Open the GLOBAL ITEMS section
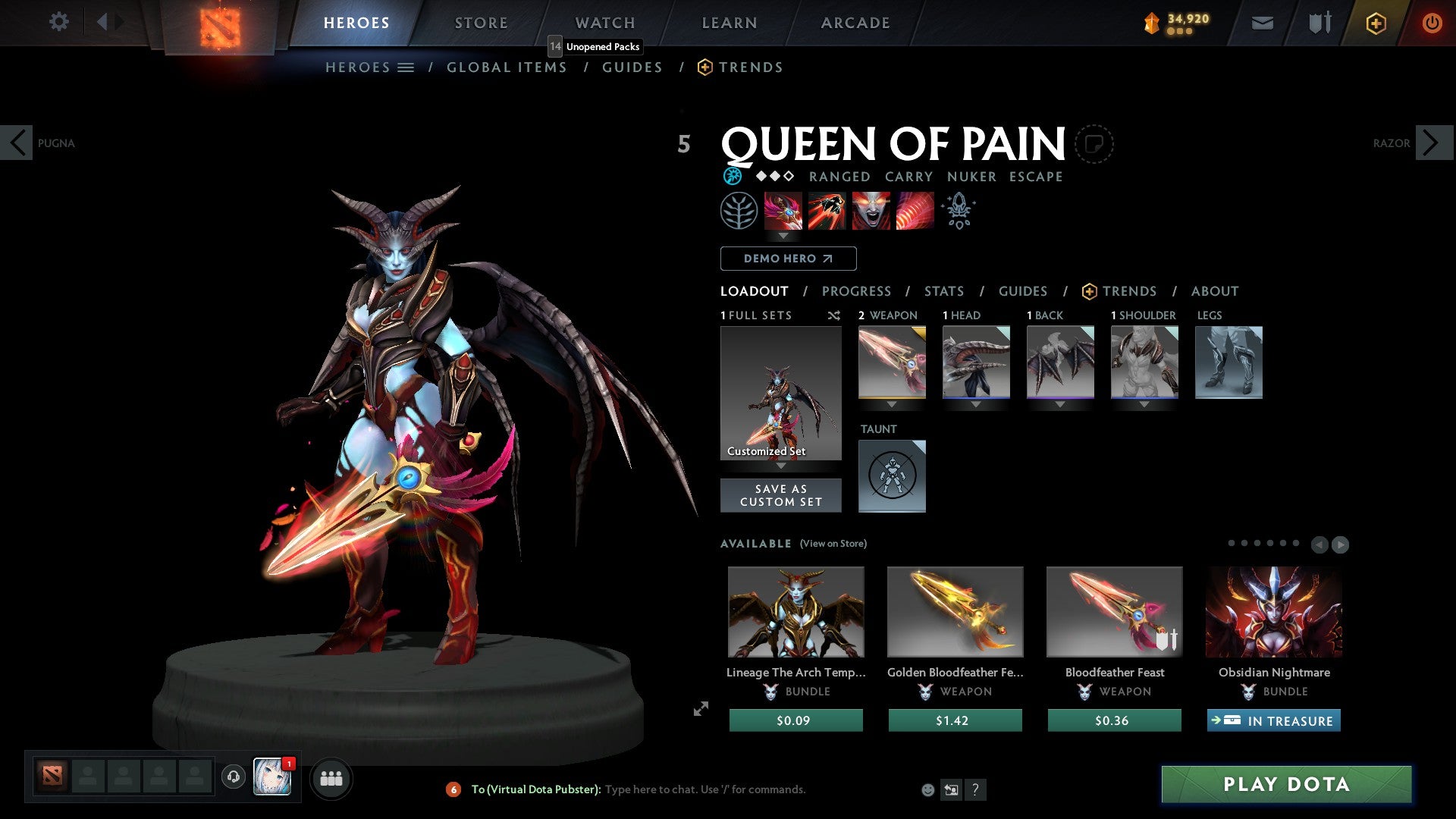 507,67
